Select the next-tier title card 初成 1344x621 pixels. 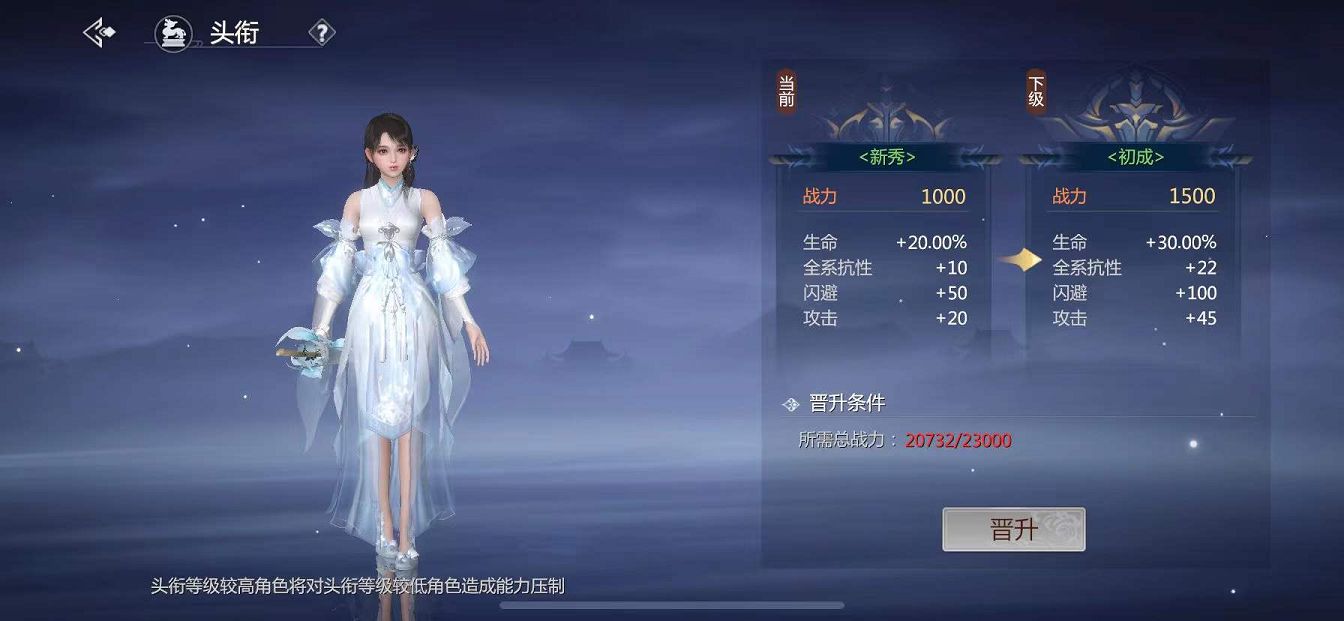click(1135, 157)
